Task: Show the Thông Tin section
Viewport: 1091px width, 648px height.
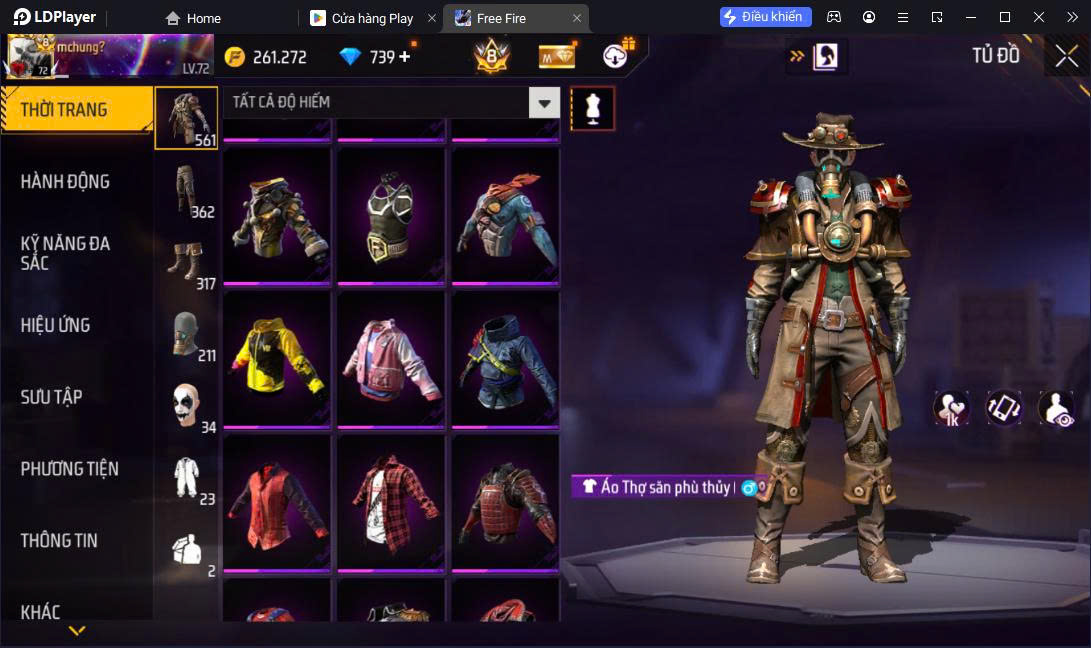Action: [x=60, y=541]
